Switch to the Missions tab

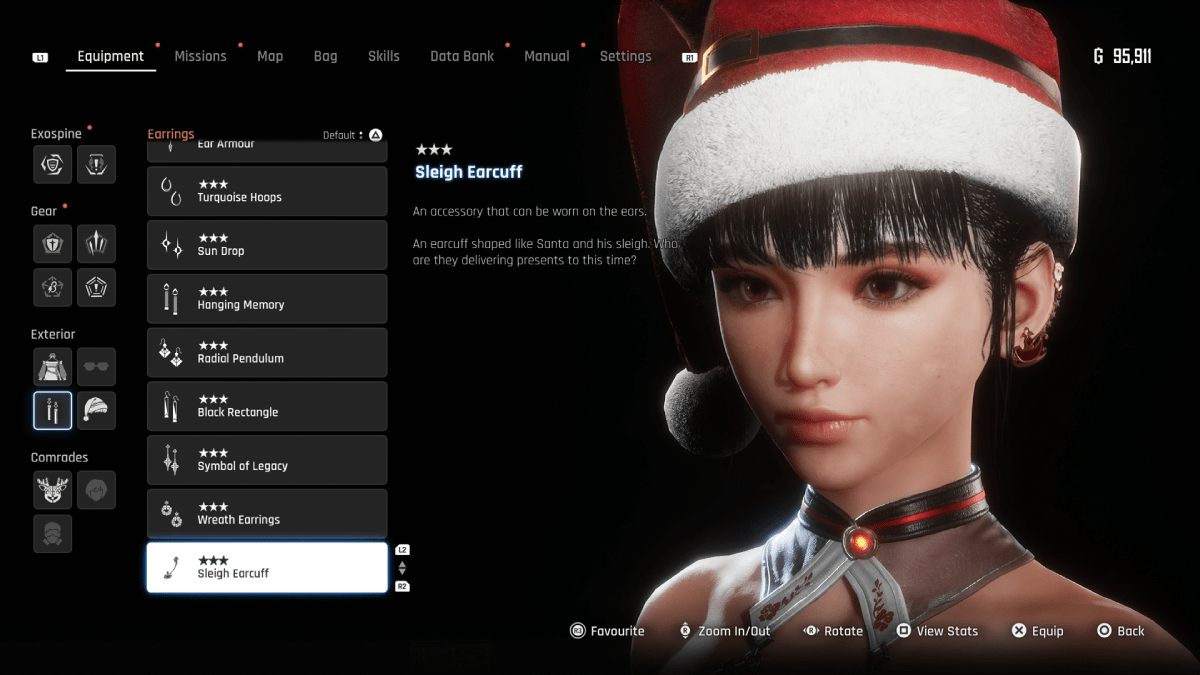click(x=200, y=57)
